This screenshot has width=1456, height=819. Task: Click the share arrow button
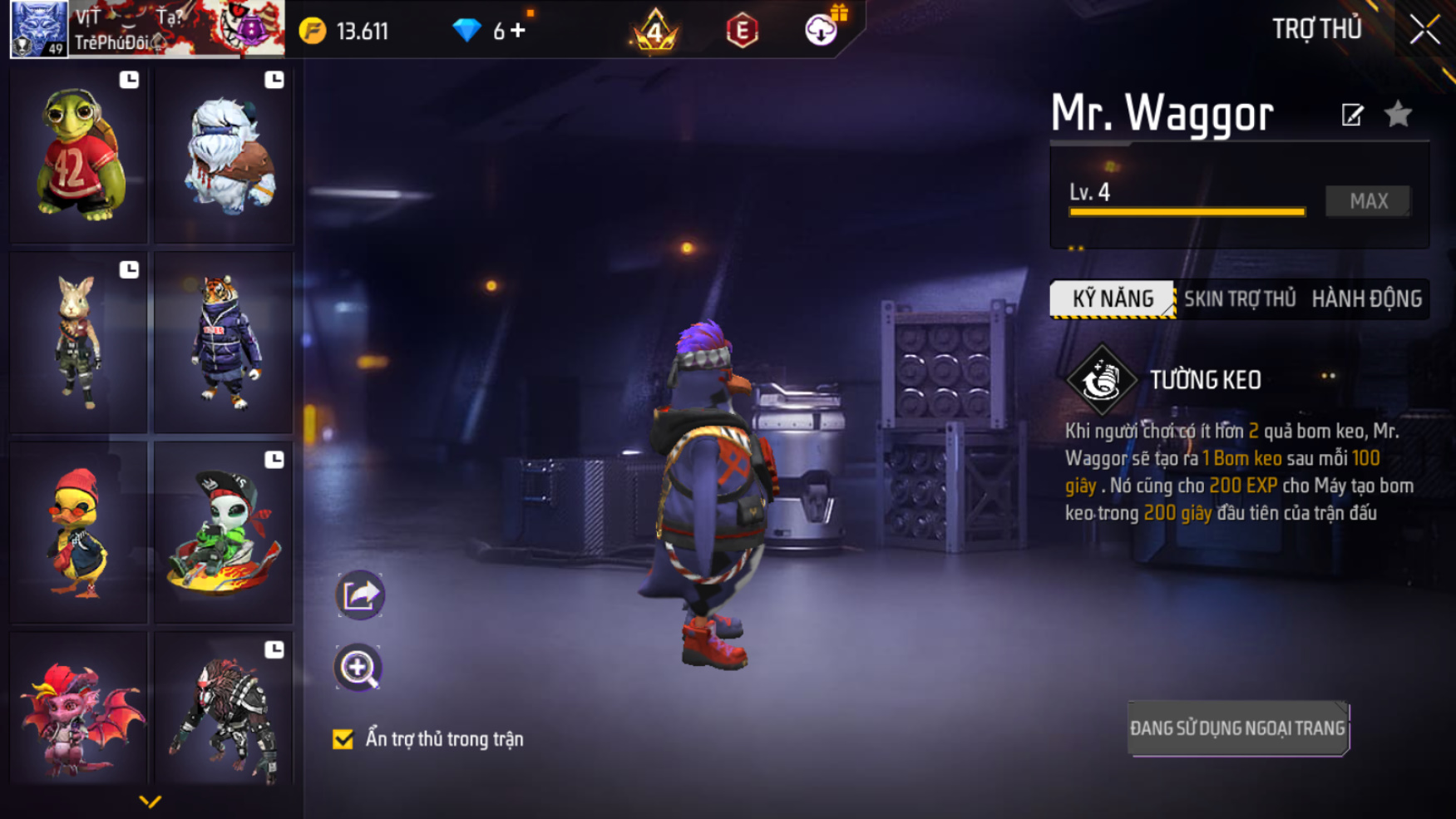360,595
